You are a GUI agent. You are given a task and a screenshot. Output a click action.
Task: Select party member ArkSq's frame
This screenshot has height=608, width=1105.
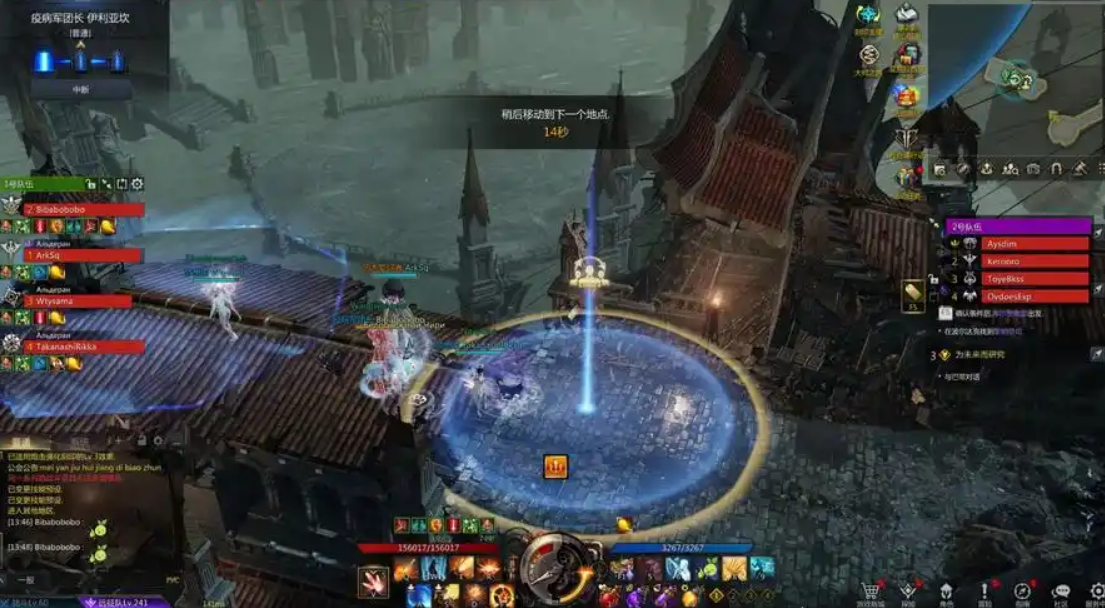pos(84,256)
